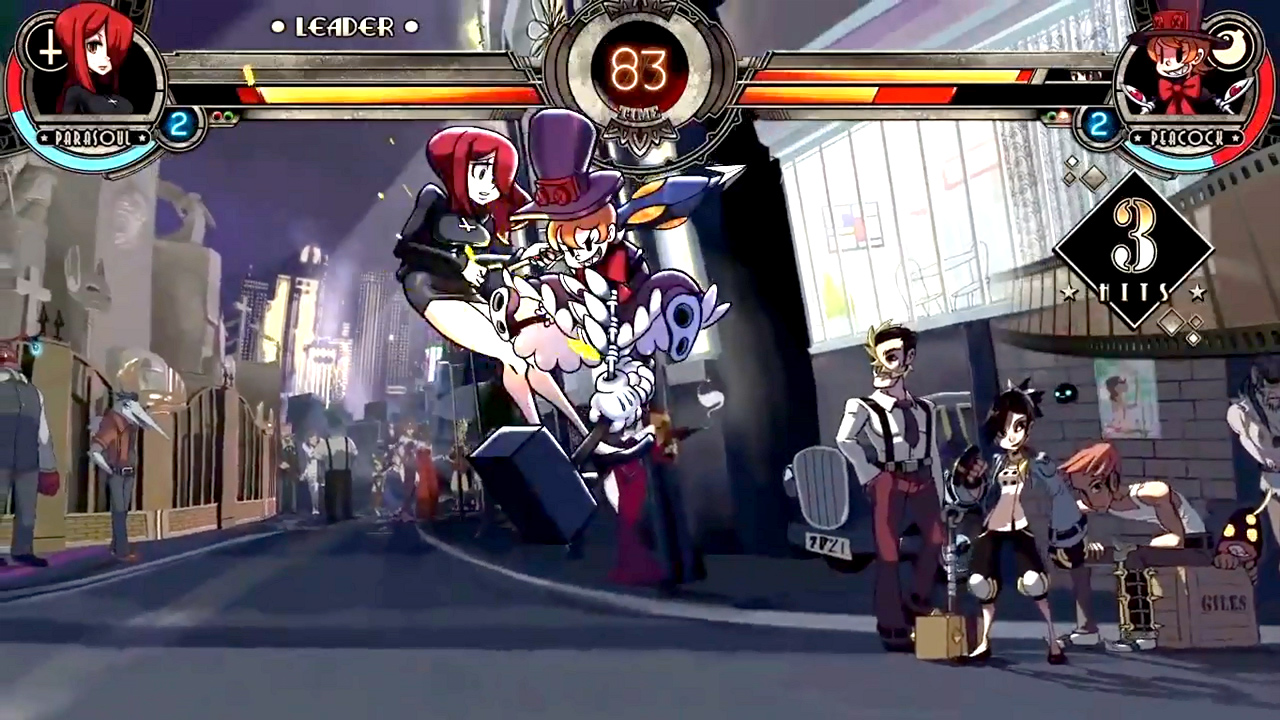1280x720 pixels.
Task: Click the LEADER banner at the top
Action: (x=345, y=27)
